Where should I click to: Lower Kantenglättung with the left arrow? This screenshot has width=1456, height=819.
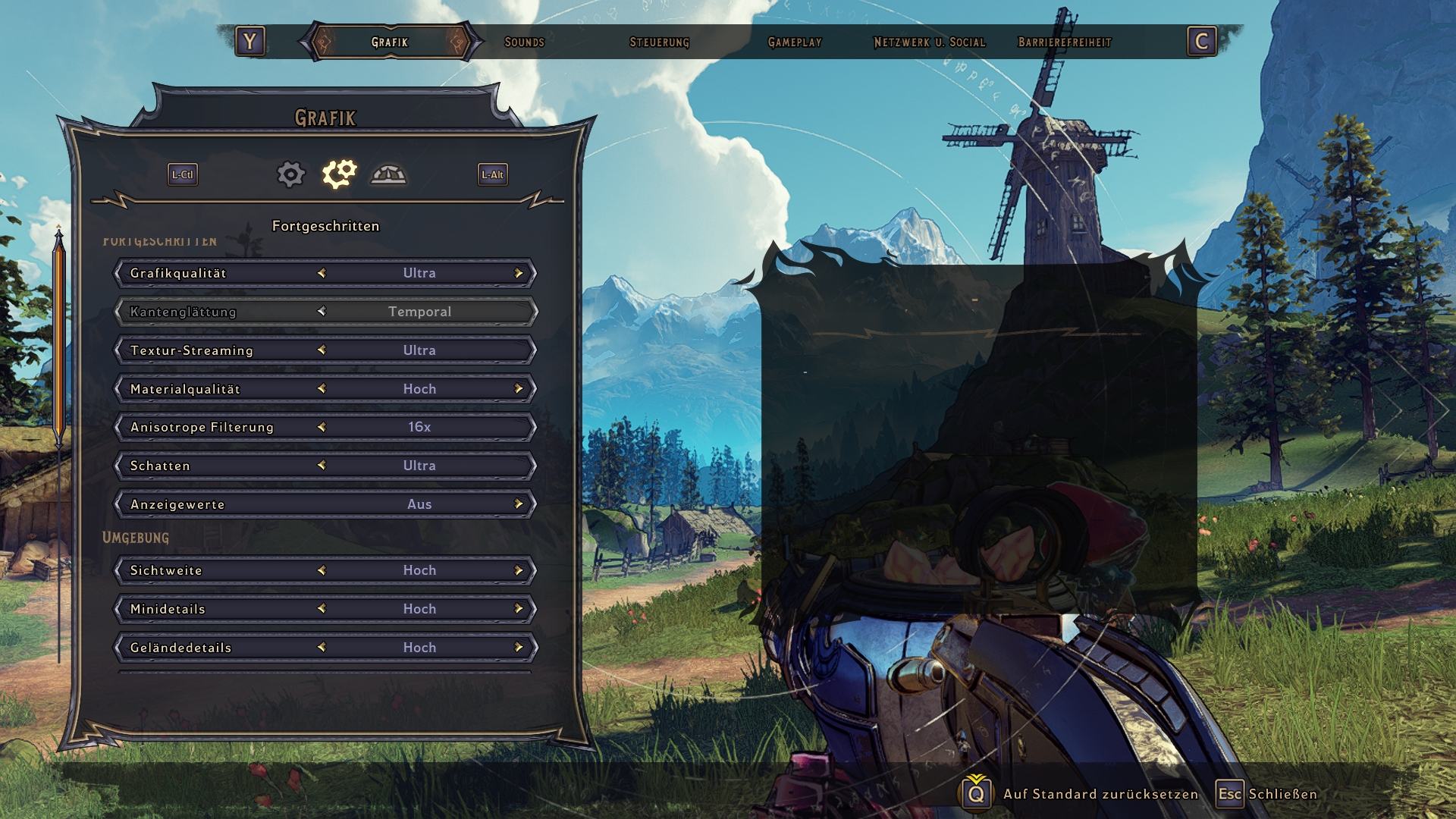(322, 312)
